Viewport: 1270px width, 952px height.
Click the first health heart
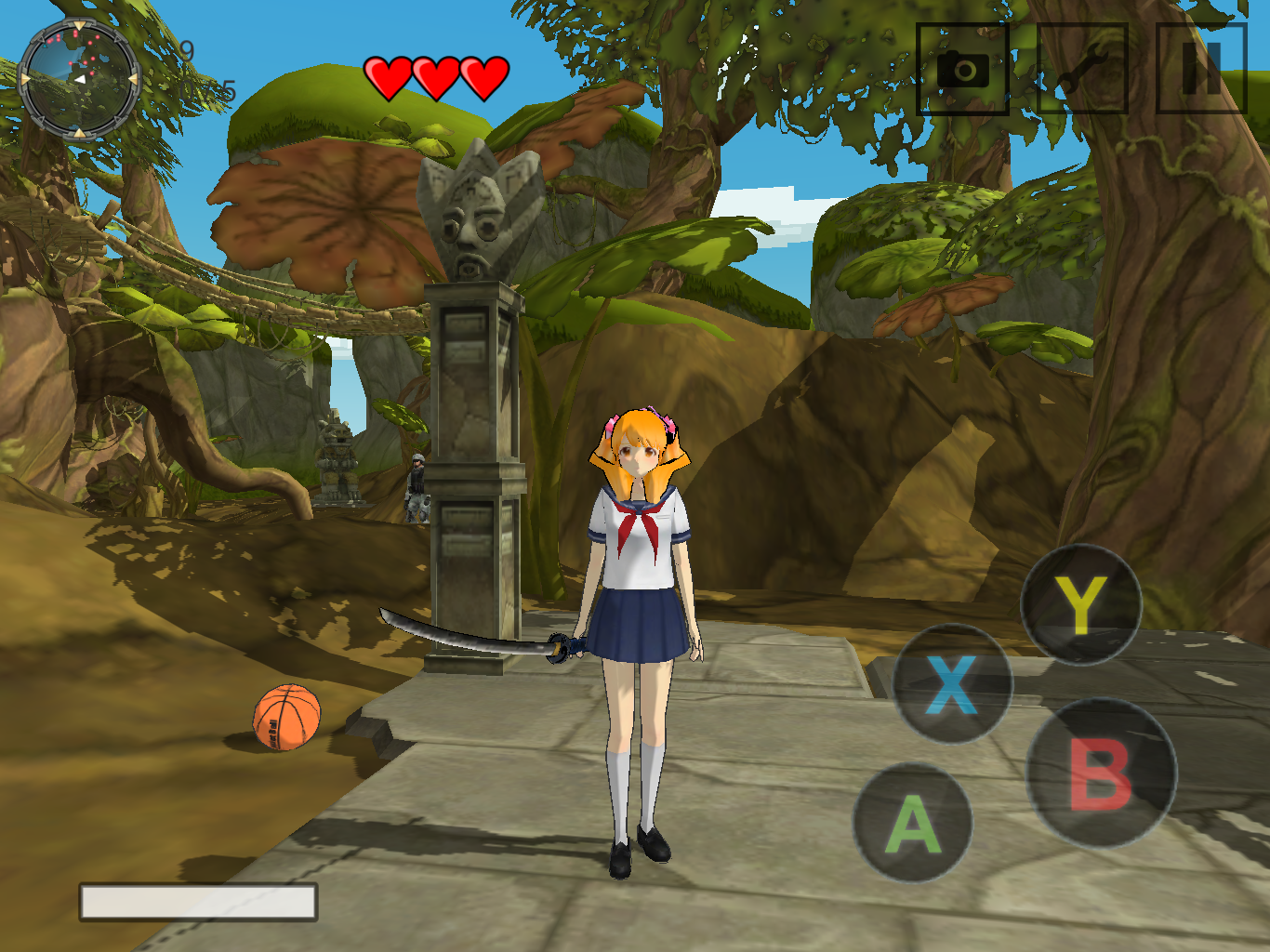(x=390, y=76)
